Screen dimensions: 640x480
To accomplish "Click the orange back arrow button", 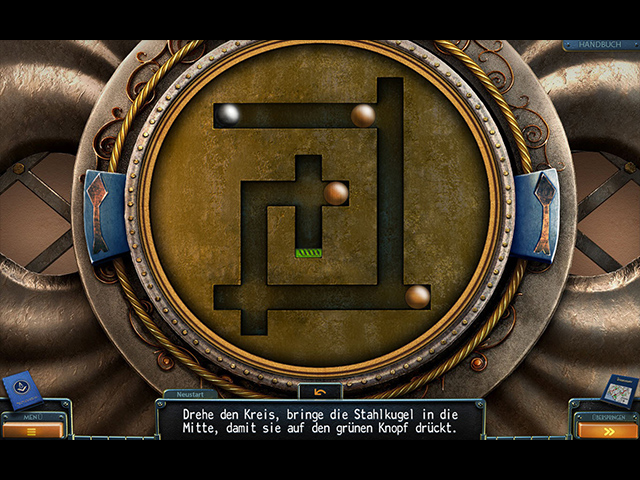I will pyautogui.click(x=320, y=391).
